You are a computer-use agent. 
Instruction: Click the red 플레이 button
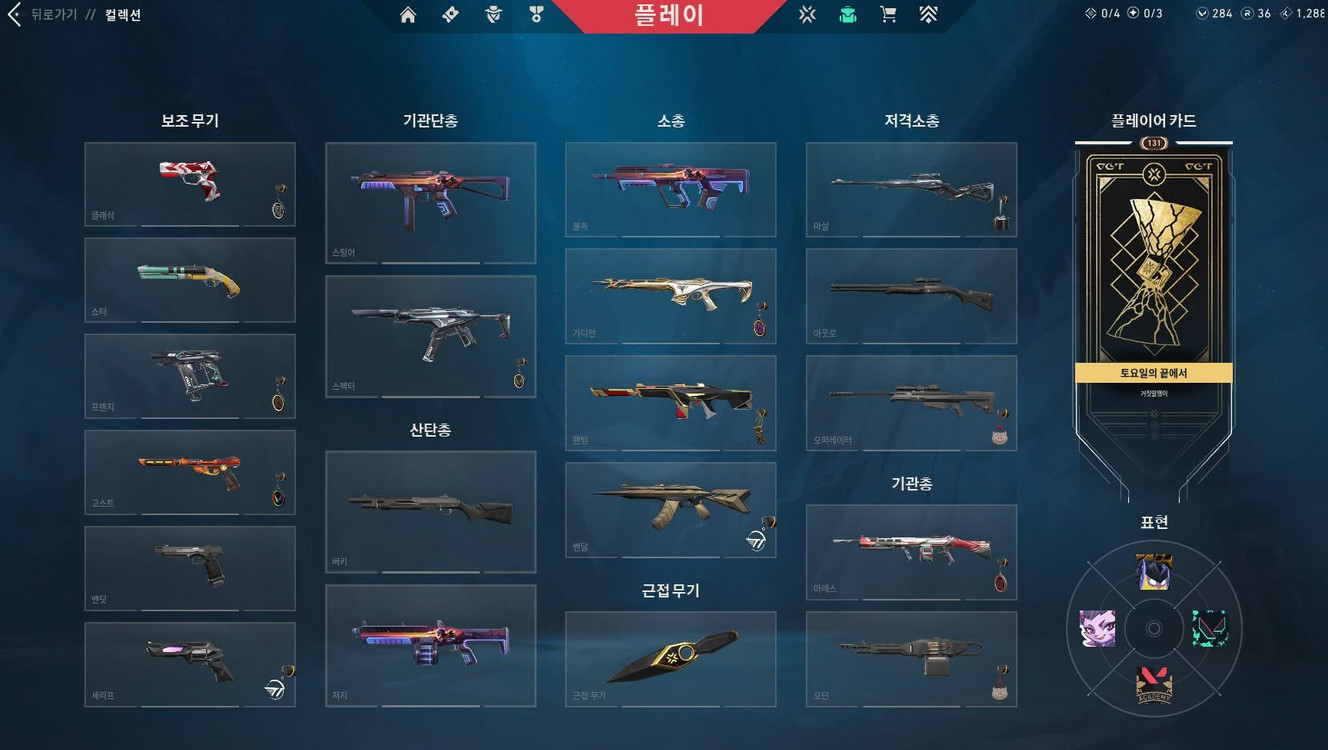pyautogui.click(x=668, y=15)
